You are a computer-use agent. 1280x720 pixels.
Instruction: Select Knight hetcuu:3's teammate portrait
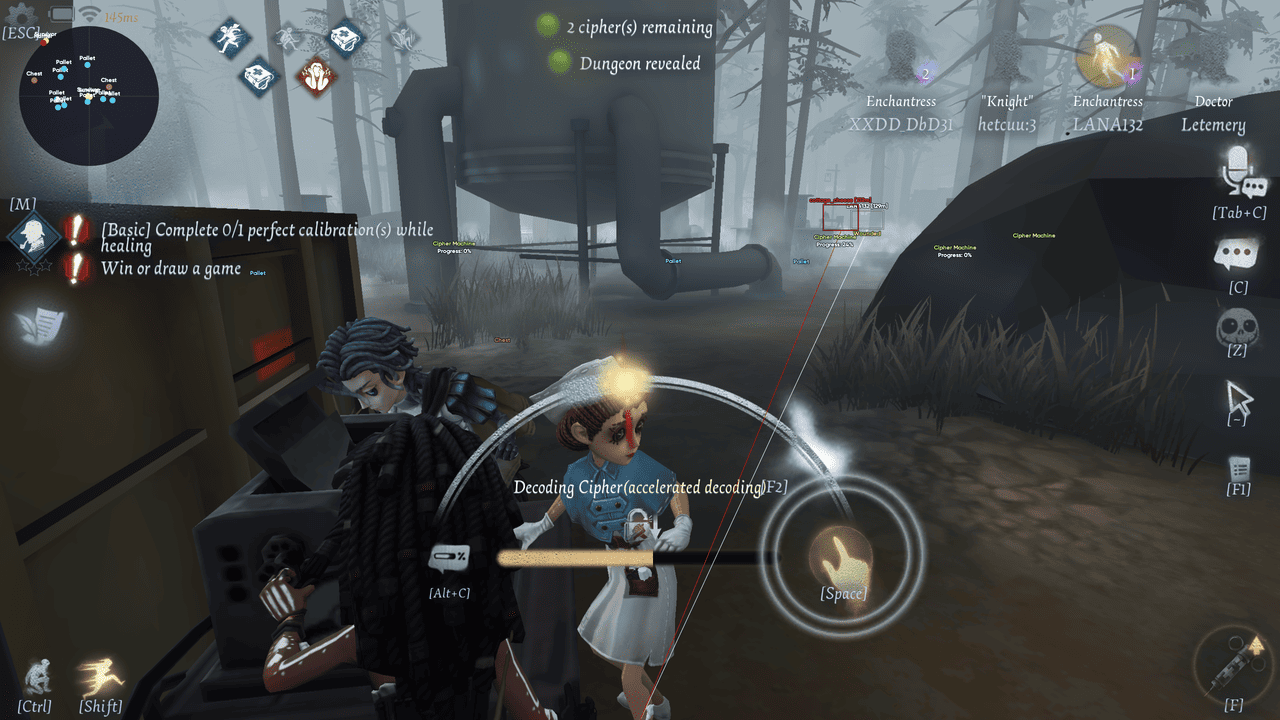(1005, 58)
